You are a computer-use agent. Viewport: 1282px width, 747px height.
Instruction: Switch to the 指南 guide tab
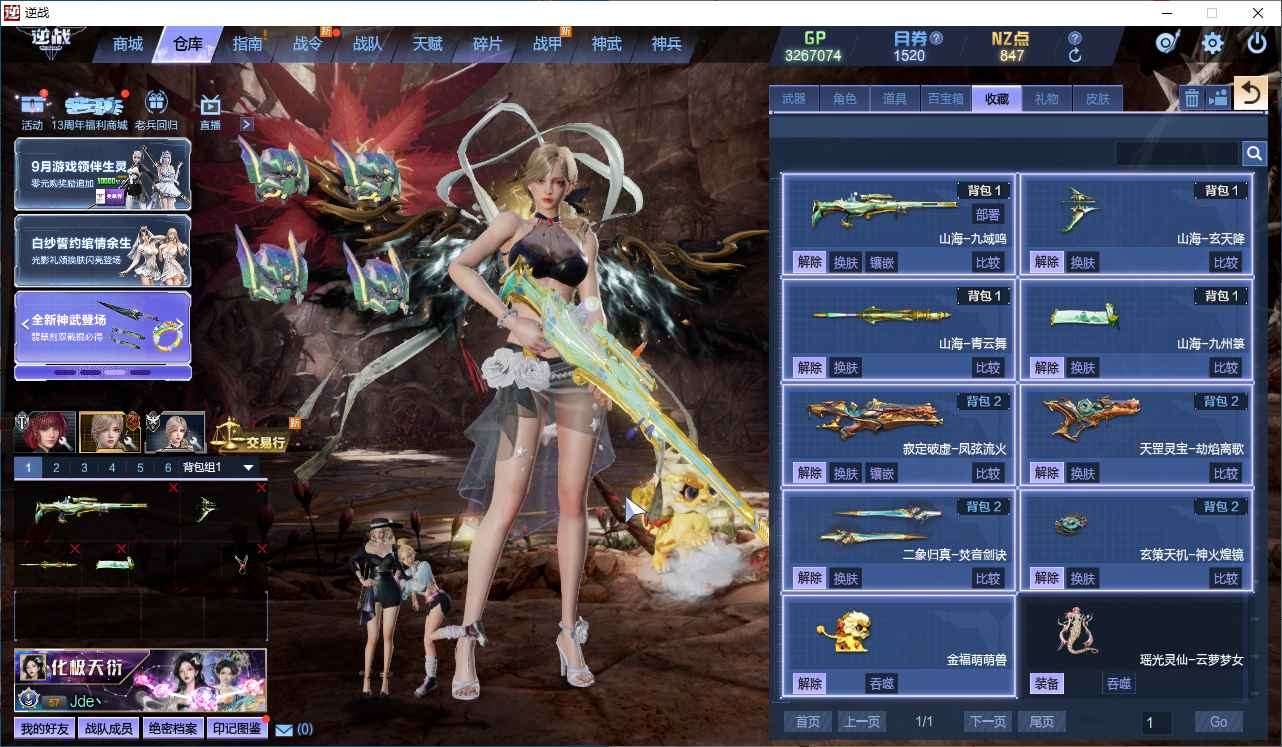(x=247, y=44)
